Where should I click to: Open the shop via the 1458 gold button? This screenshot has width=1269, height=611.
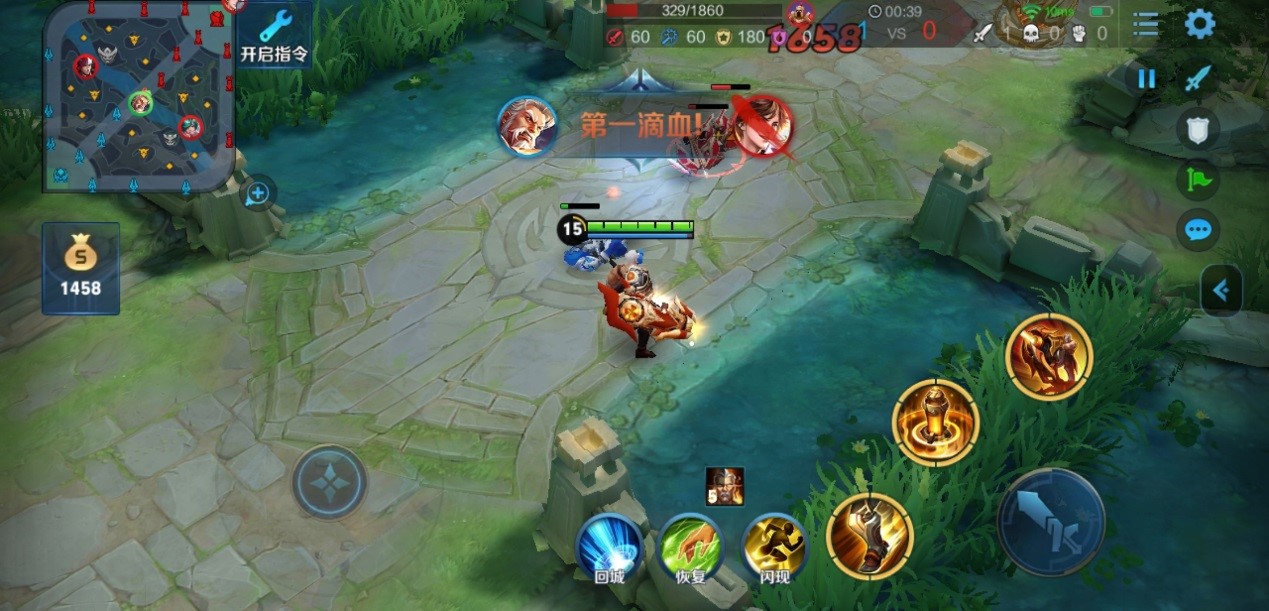[x=81, y=268]
